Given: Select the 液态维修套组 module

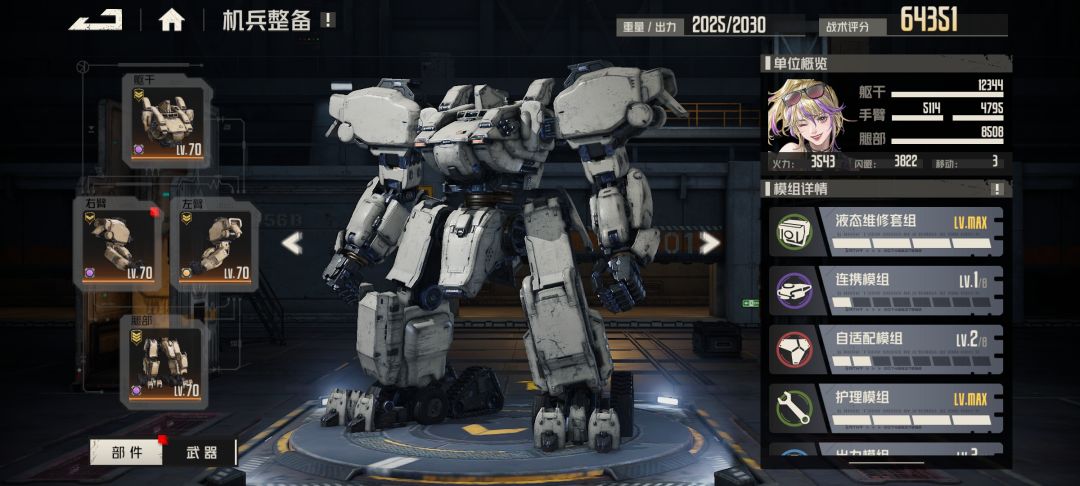Looking at the screenshot, I should point(885,231).
